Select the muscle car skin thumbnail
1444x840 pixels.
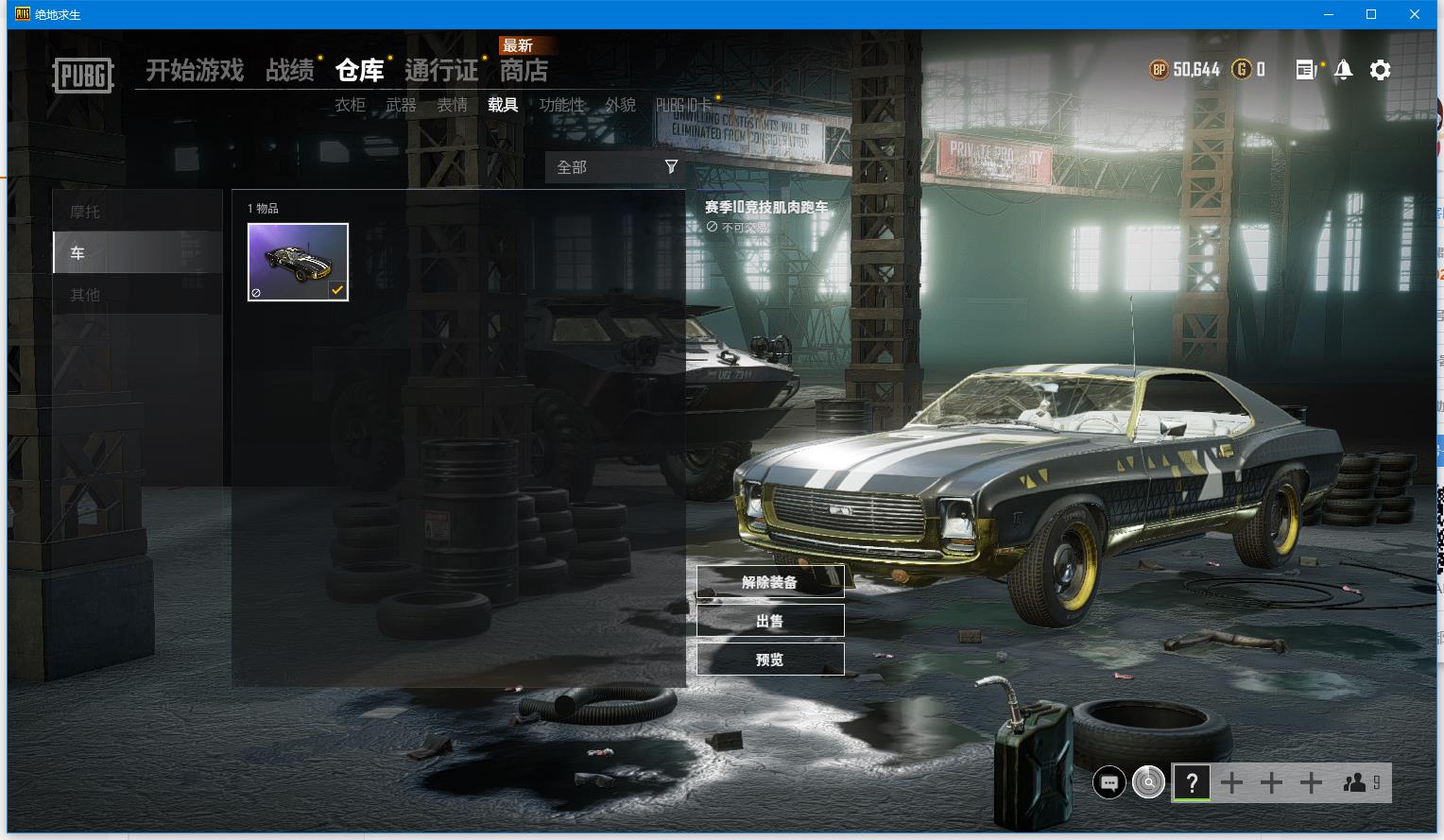298,262
